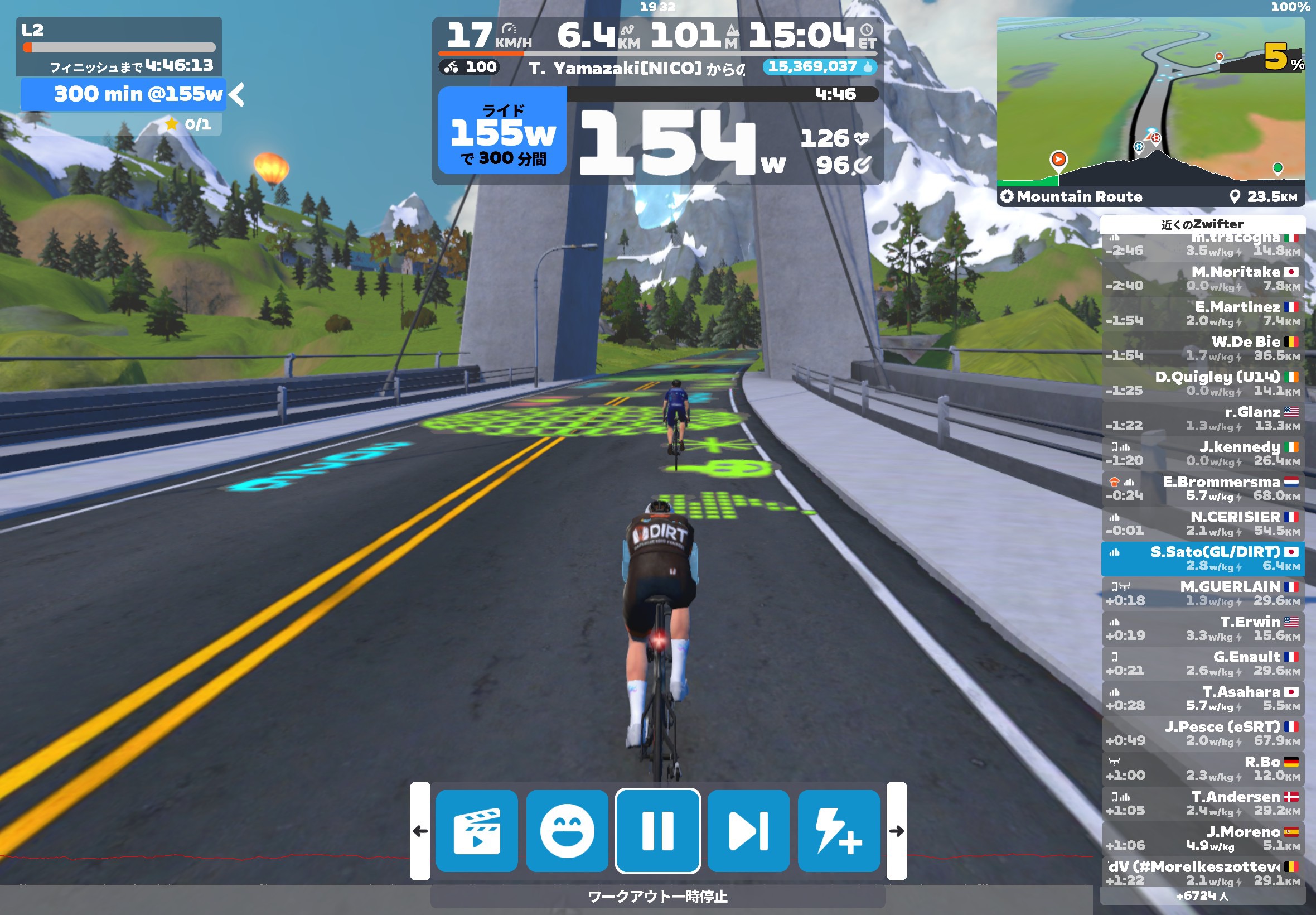Image resolution: width=1316 pixels, height=915 pixels.
Task: Collapse the workout panel with the white chevron
Action: (236, 95)
